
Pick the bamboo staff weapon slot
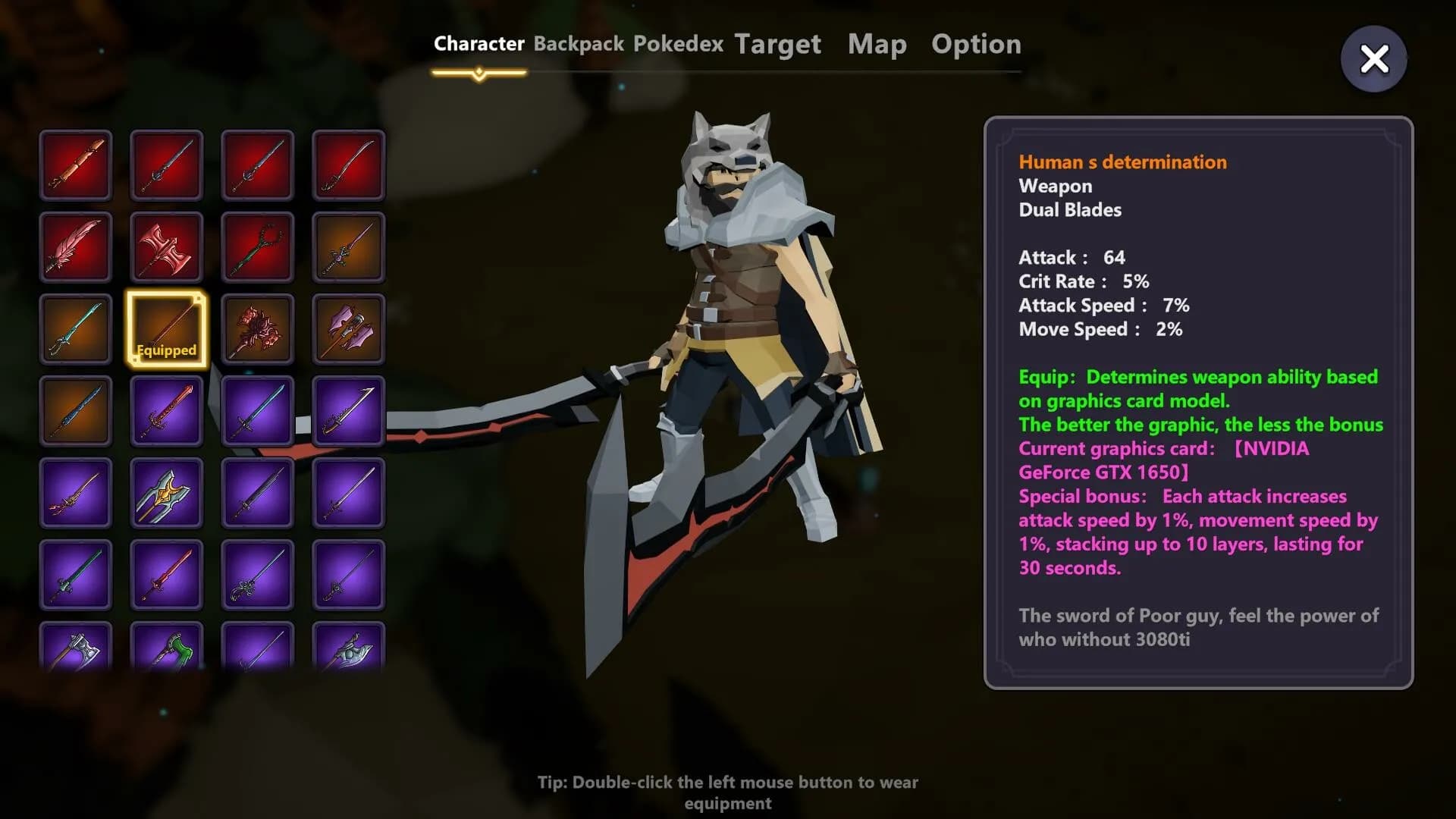[x=76, y=165]
